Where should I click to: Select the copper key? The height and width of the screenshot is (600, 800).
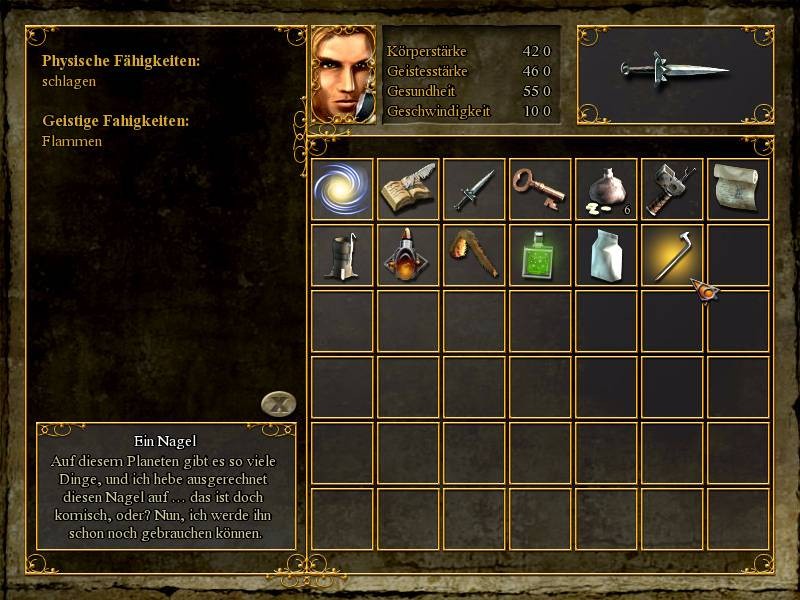540,189
